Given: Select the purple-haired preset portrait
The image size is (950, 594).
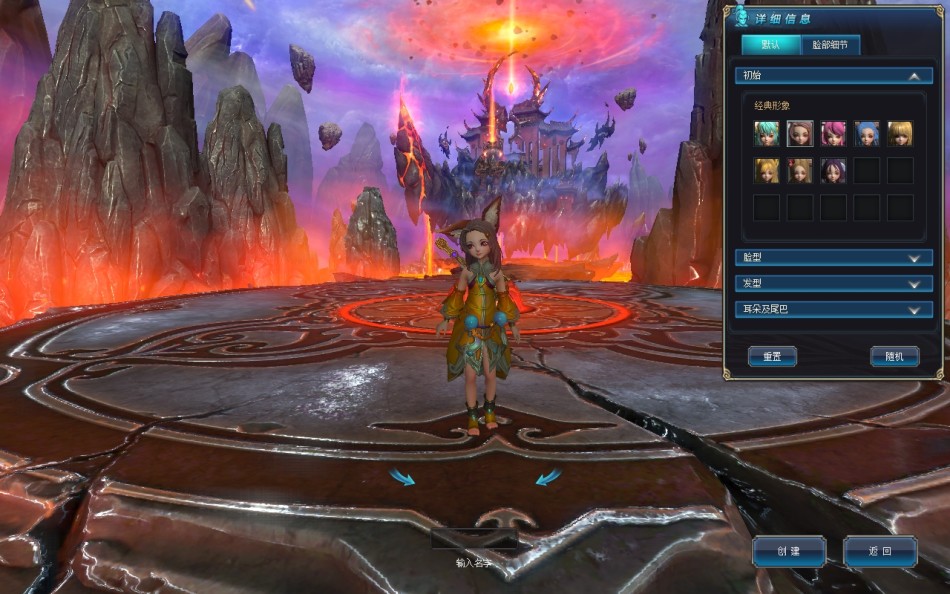Looking at the screenshot, I should tap(833, 170).
